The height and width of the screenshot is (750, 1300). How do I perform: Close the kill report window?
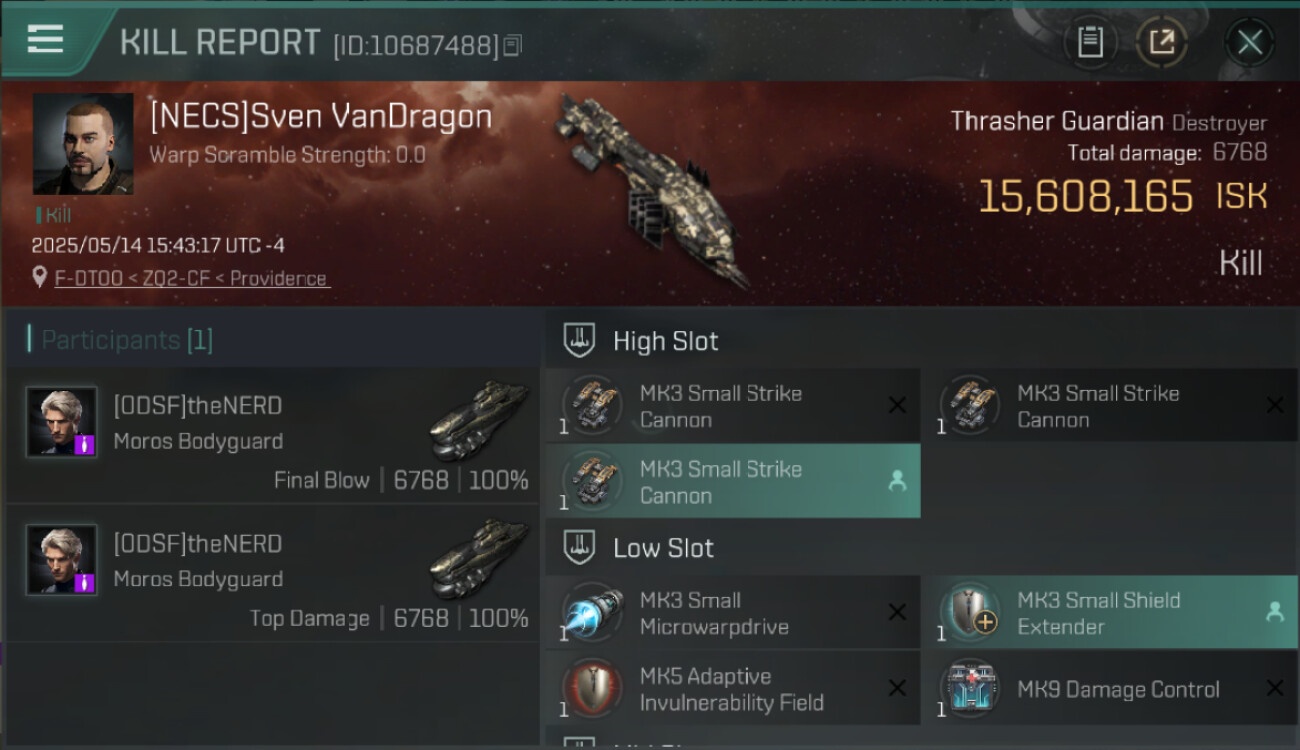click(x=1249, y=43)
